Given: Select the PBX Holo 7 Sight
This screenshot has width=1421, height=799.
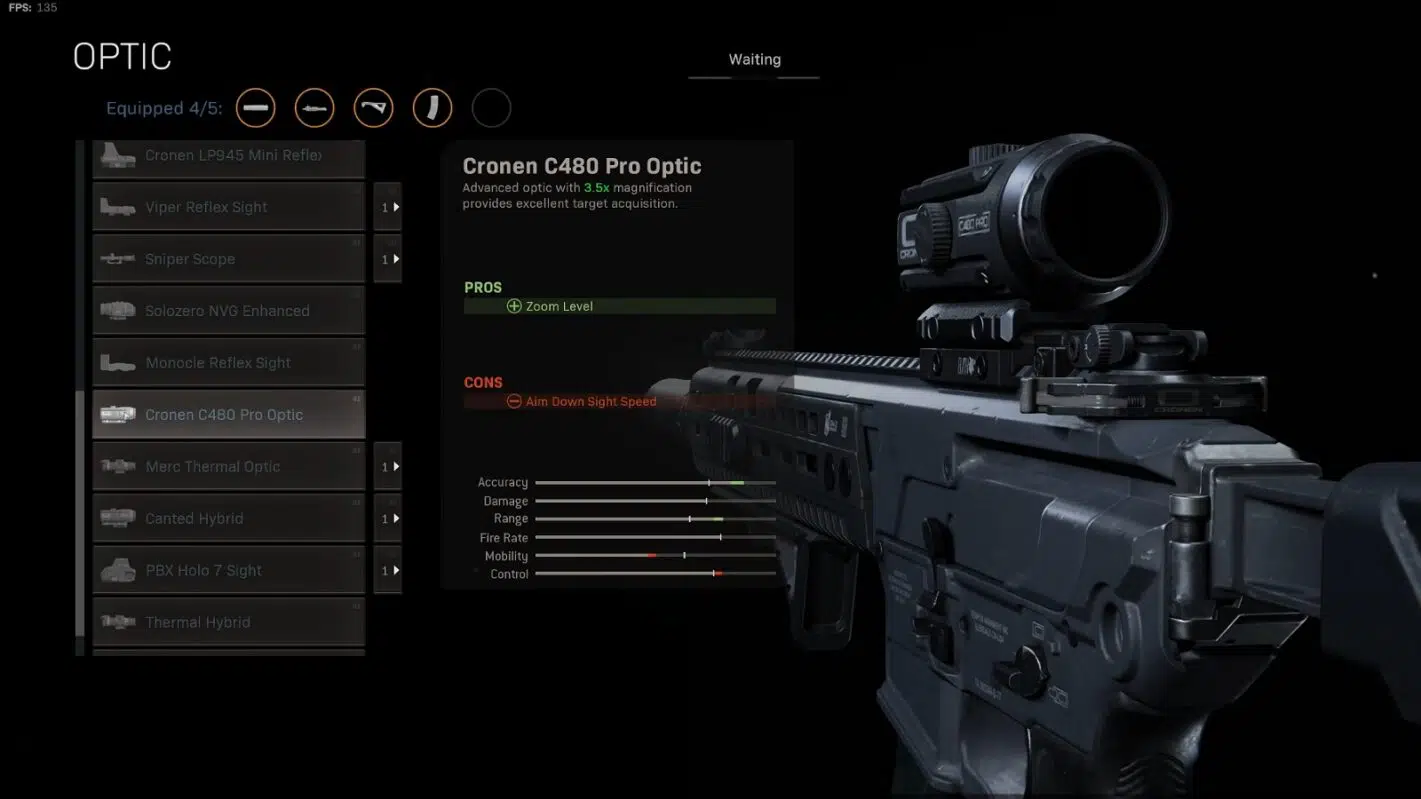Looking at the screenshot, I should tap(229, 571).
